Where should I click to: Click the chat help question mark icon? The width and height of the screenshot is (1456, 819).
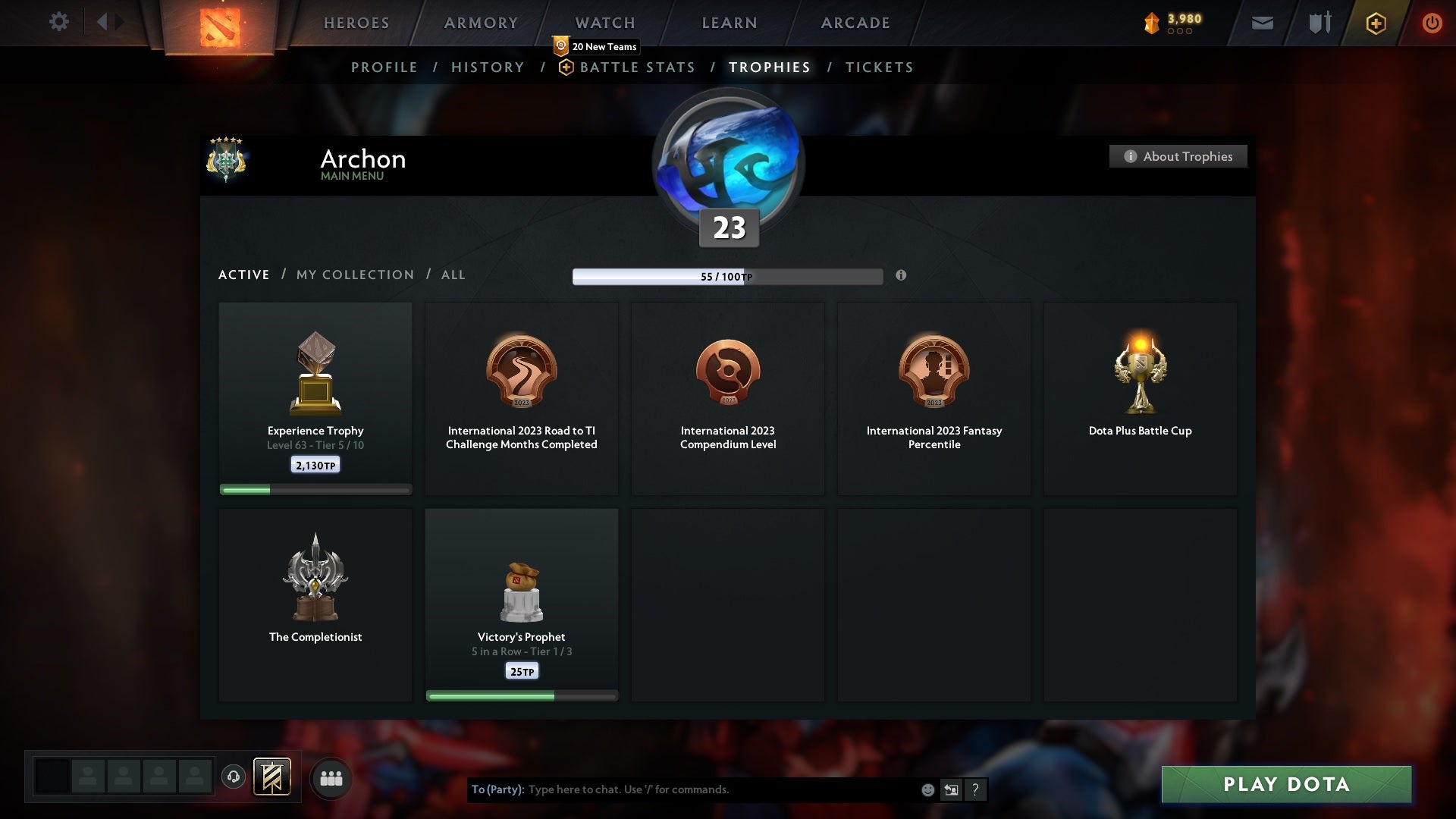(x=975, y=789)
